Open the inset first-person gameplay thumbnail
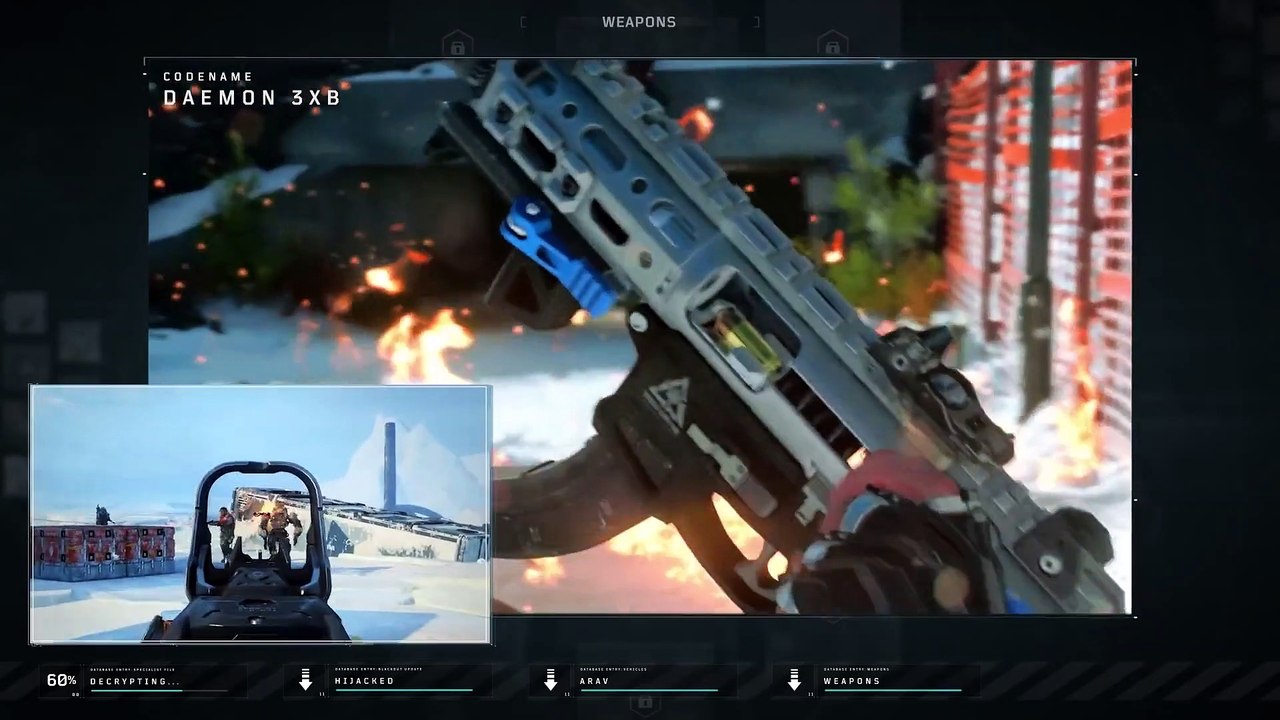Screen dimensions: 1280x720 click(x=260, y=514)
